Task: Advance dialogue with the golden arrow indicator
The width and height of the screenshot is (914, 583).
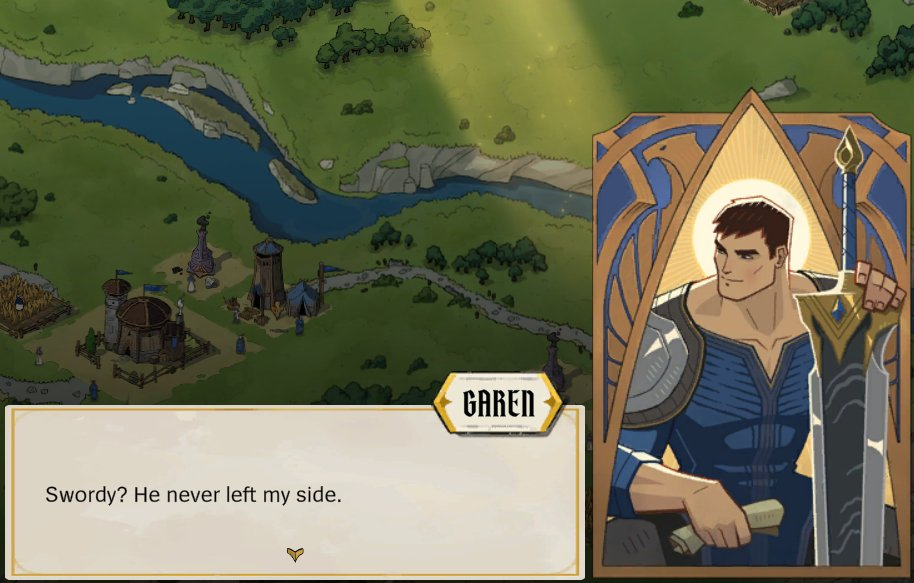Action: pos(295,554)
